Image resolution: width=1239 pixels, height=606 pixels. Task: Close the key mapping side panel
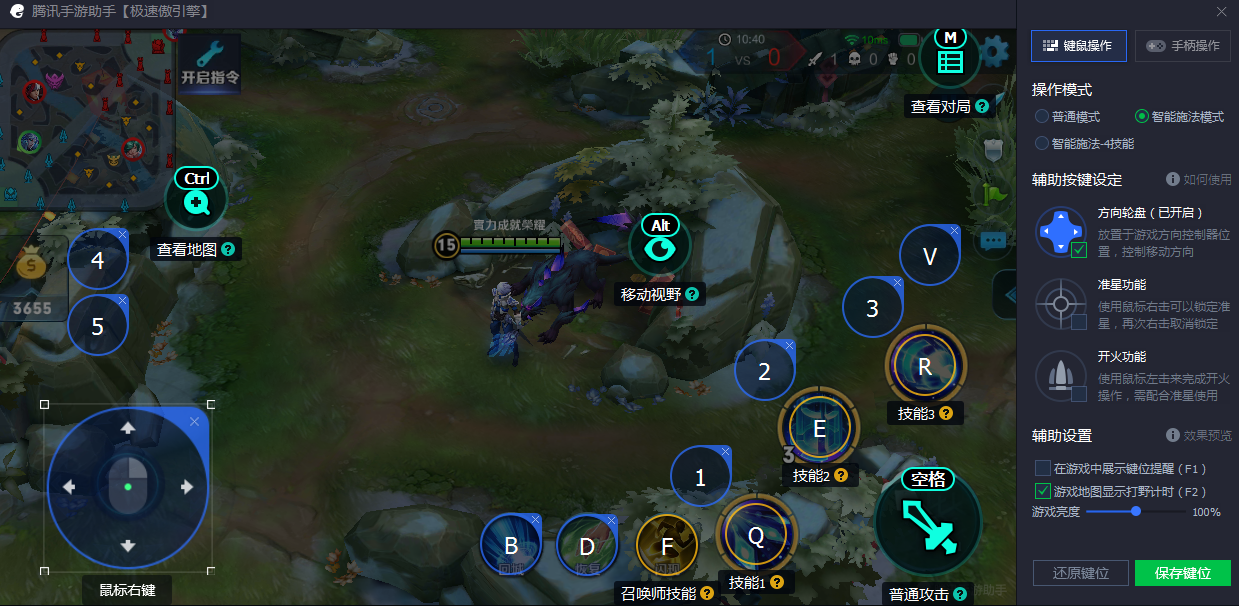tap(1221, 12)
